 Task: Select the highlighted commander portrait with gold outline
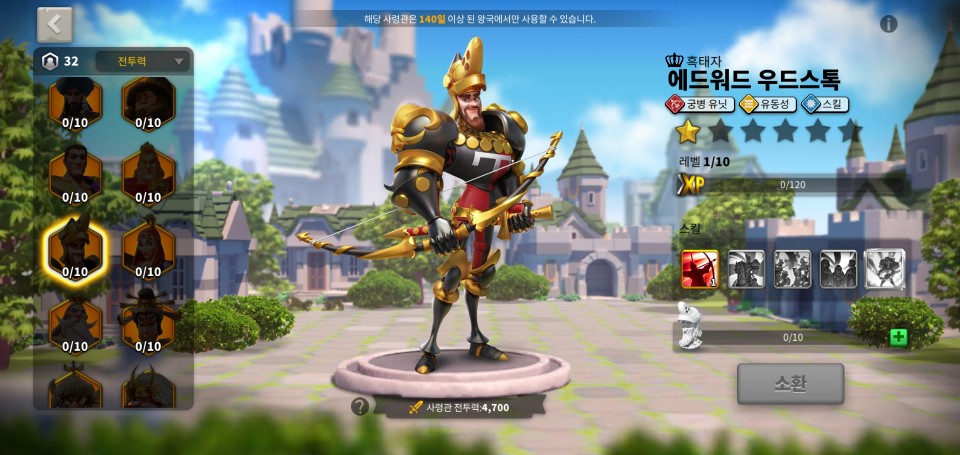click(75, 247)
